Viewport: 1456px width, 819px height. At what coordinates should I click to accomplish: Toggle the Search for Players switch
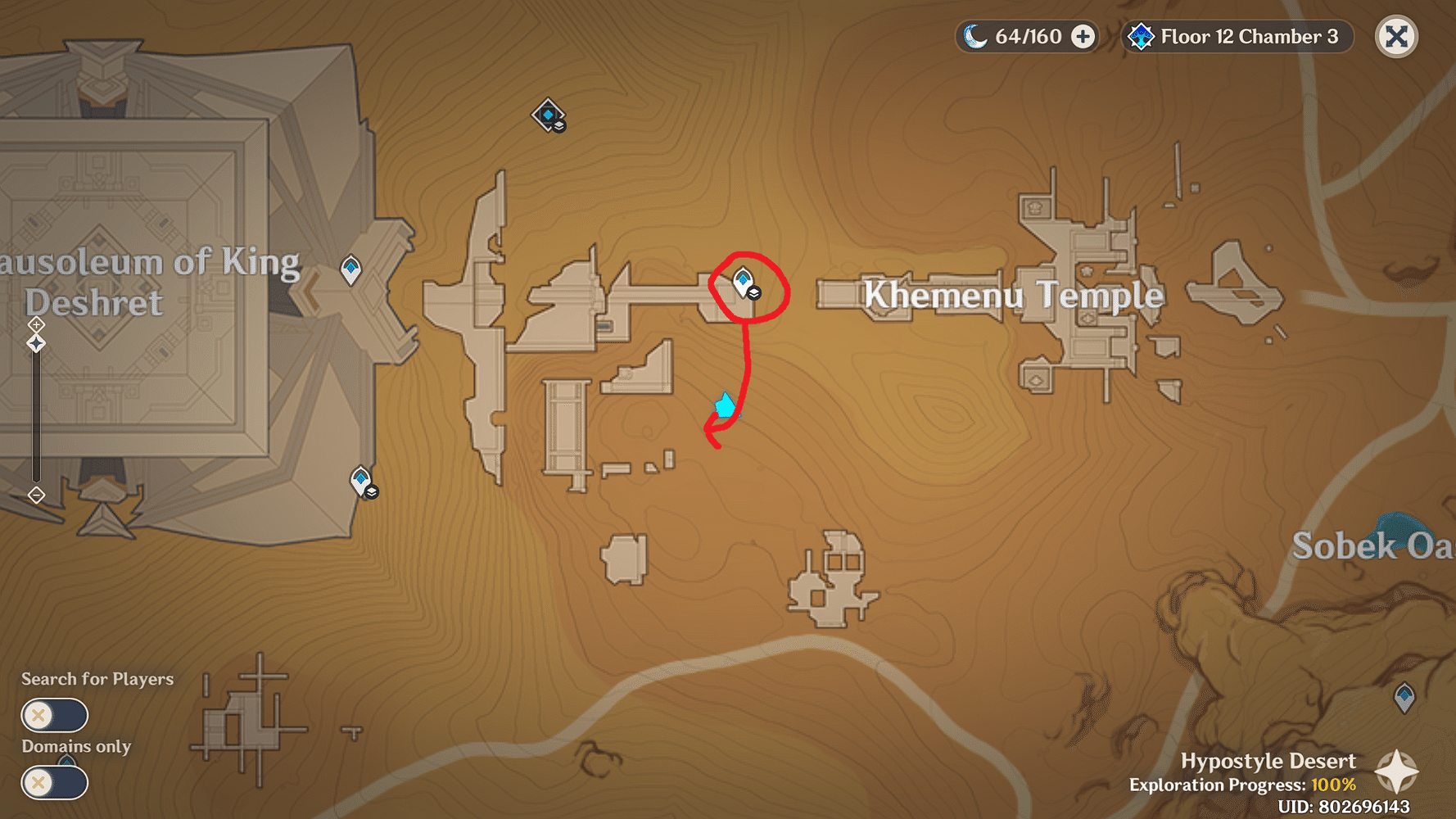click(53, 715)
